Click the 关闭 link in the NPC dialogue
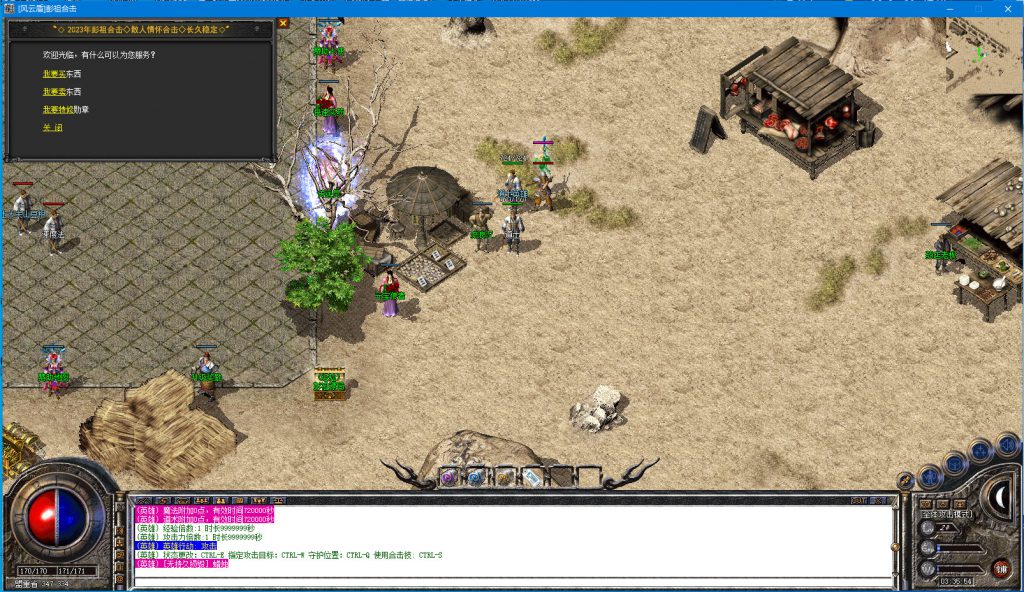1024x592 pixels. [x=52, y=128]
